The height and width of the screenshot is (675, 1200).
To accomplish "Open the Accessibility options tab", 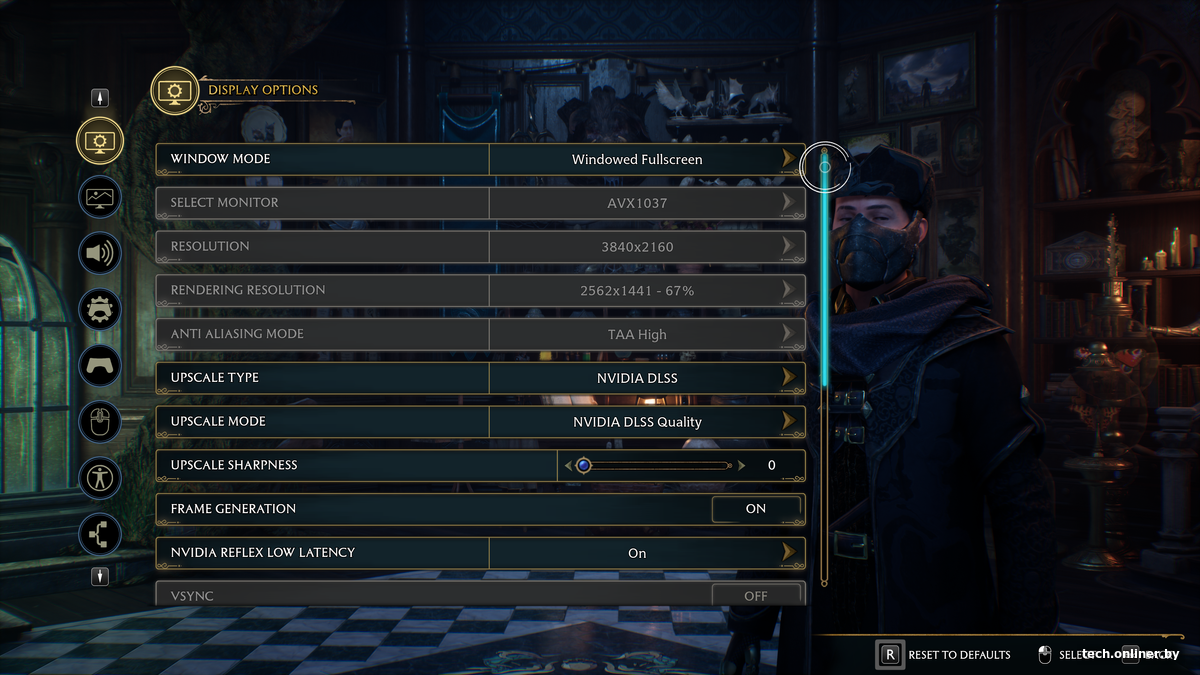I will click(100, 478).
